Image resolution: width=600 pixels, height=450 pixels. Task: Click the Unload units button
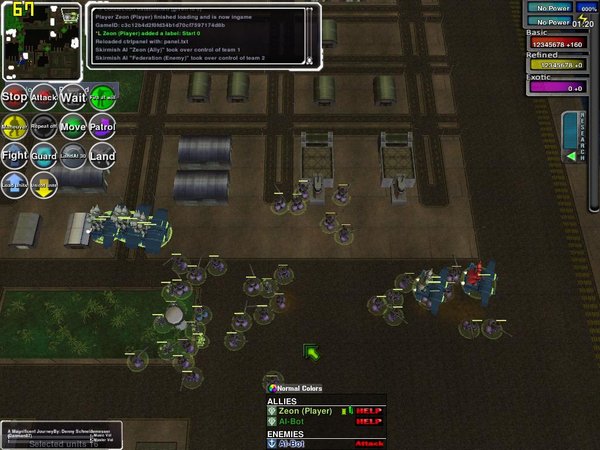43,184
